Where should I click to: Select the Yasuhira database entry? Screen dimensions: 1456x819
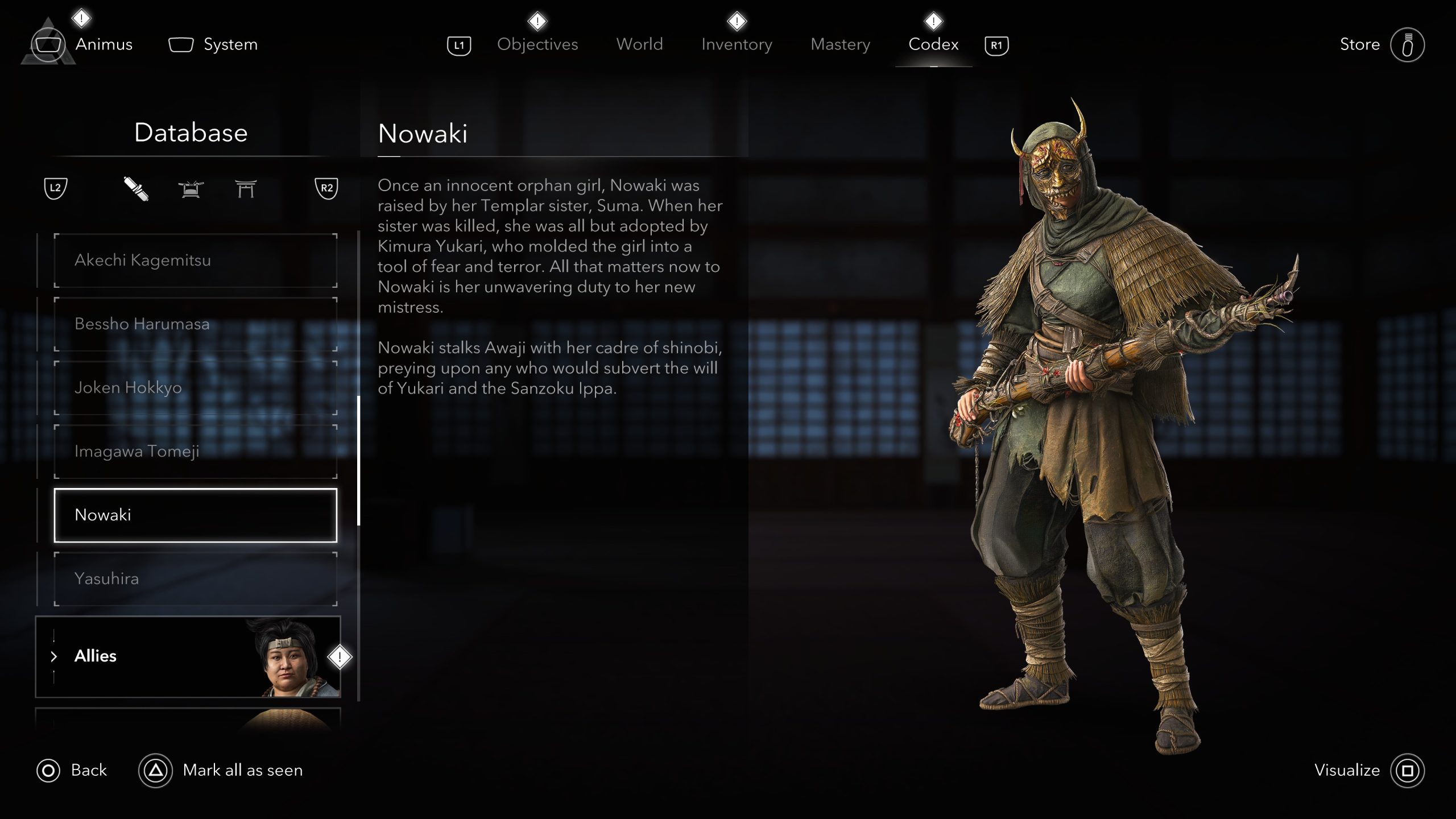(x=193, y=578)
